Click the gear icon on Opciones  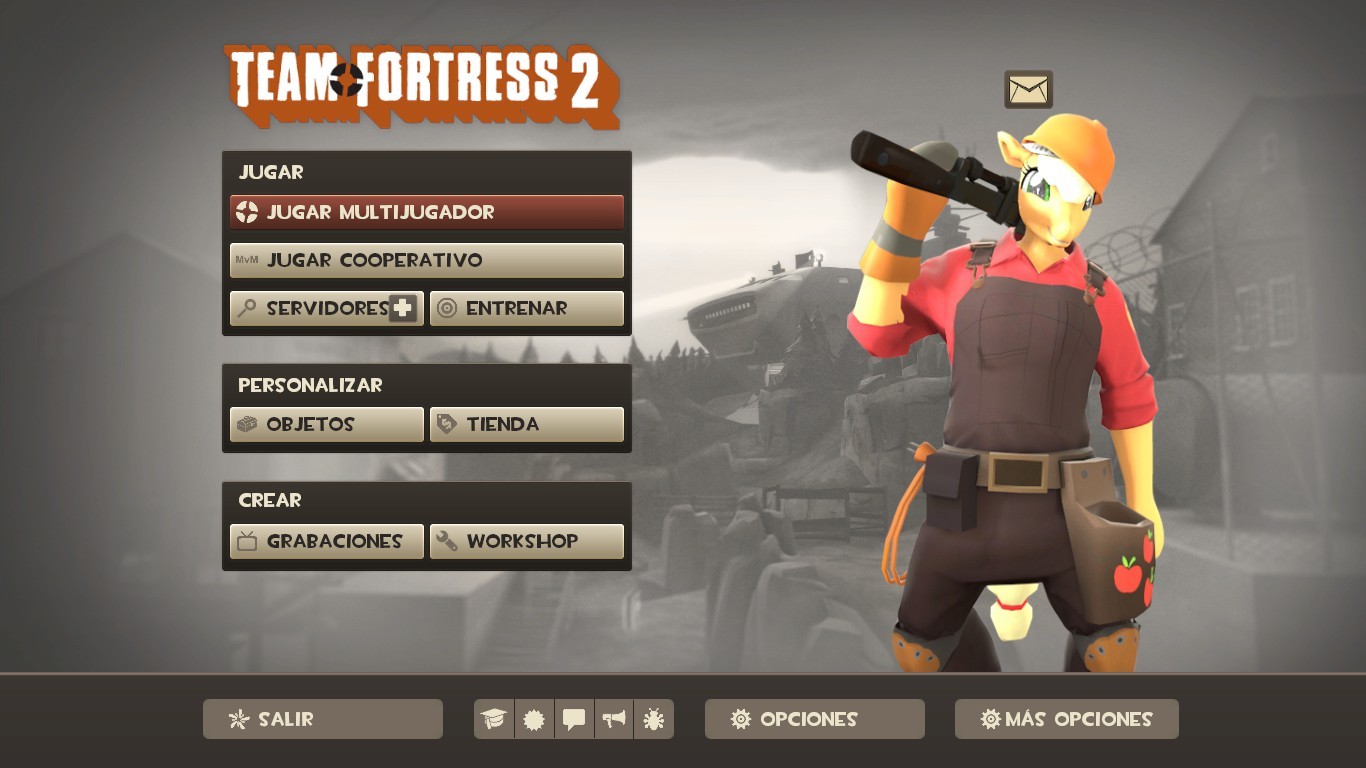pyautogui.click(x=740, y=719)
